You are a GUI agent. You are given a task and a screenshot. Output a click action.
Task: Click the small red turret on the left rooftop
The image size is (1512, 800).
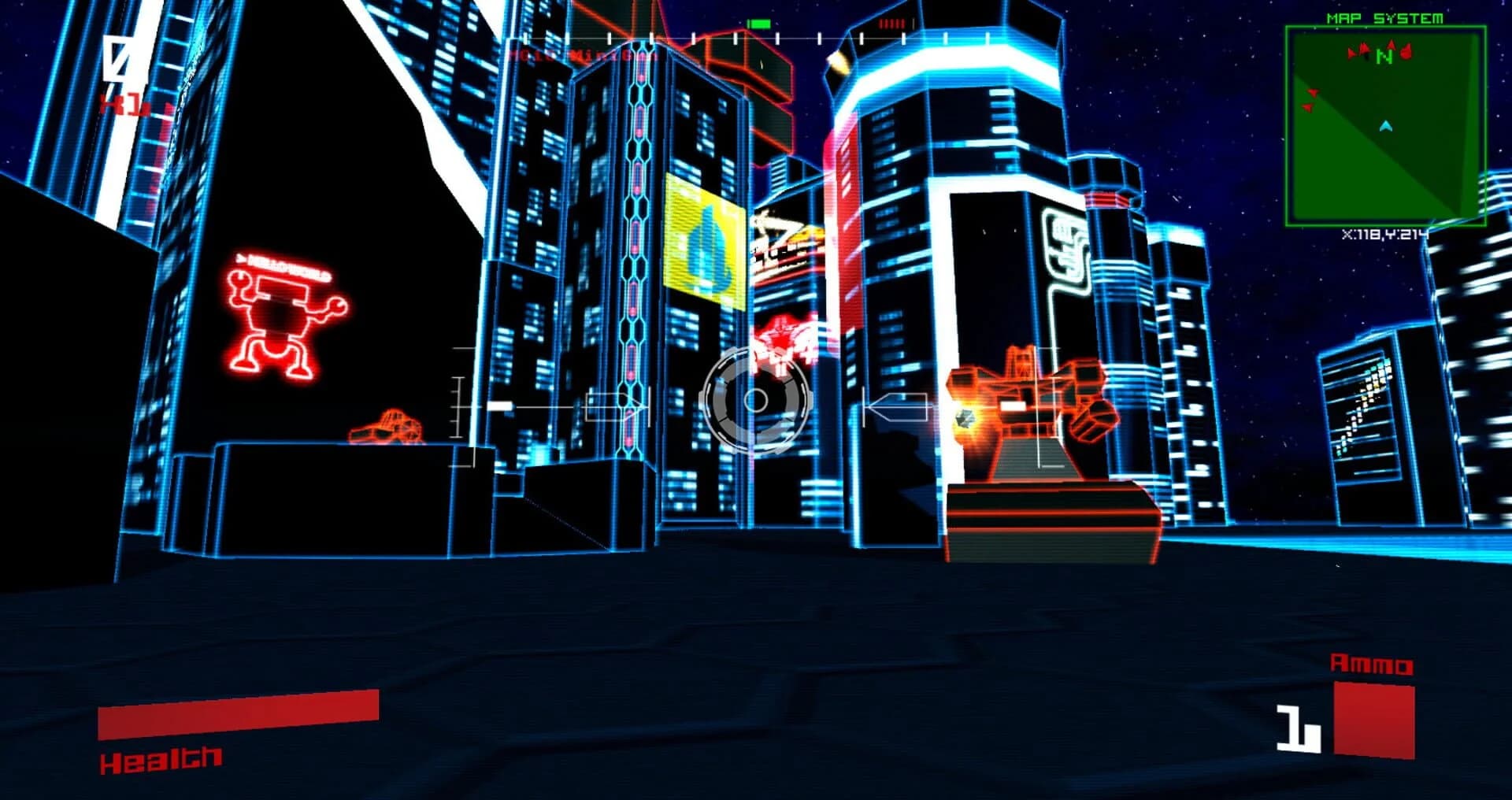(x=386, y=425)
